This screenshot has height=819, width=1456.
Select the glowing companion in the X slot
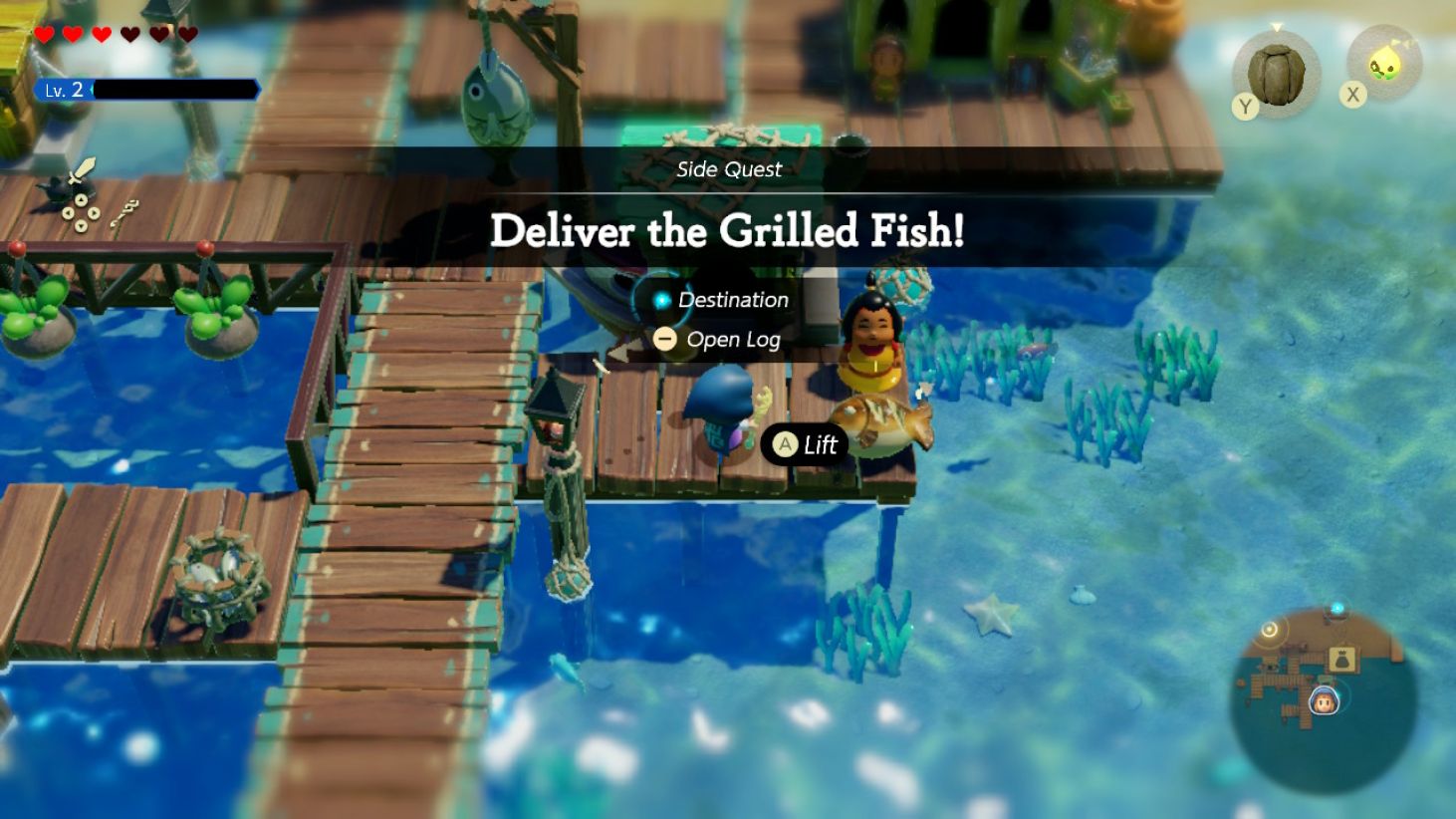pyautogui.click(x=1386, y=62)
